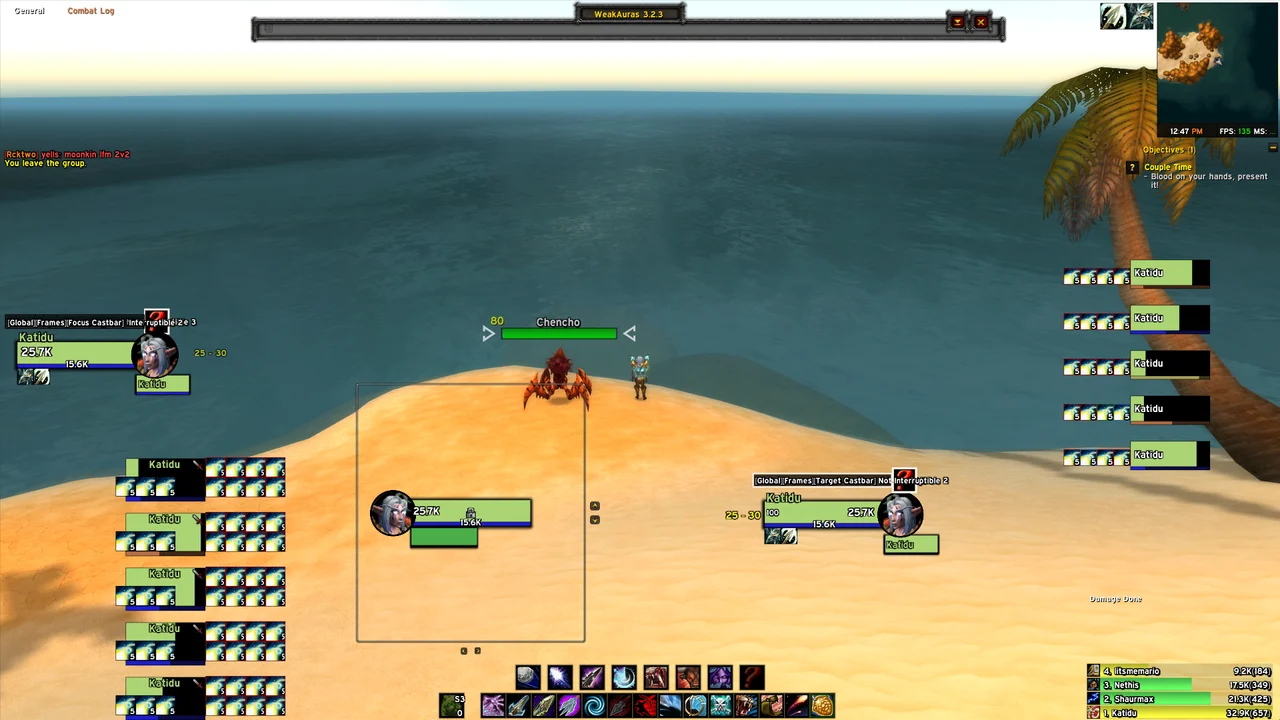Select Katidu's focus frame portrait

coord(155,354)
